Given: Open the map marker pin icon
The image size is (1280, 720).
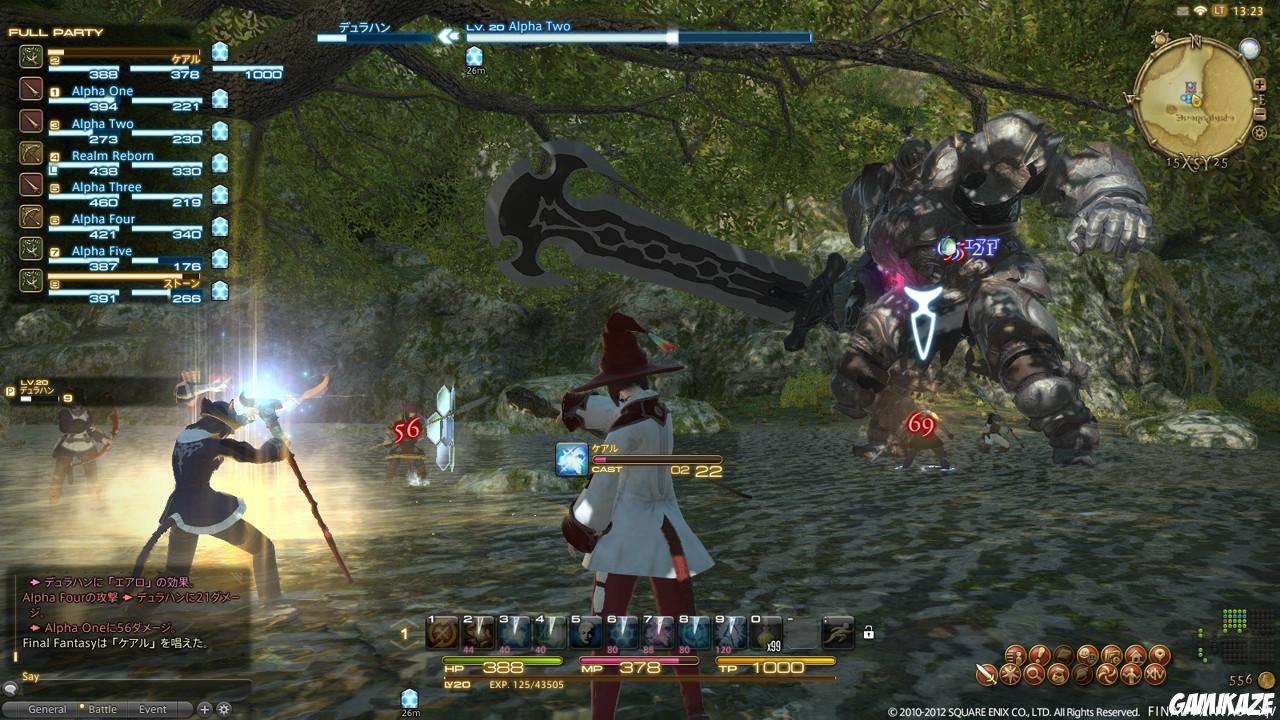Looking at the screenshot, I should coord(1159,654).
